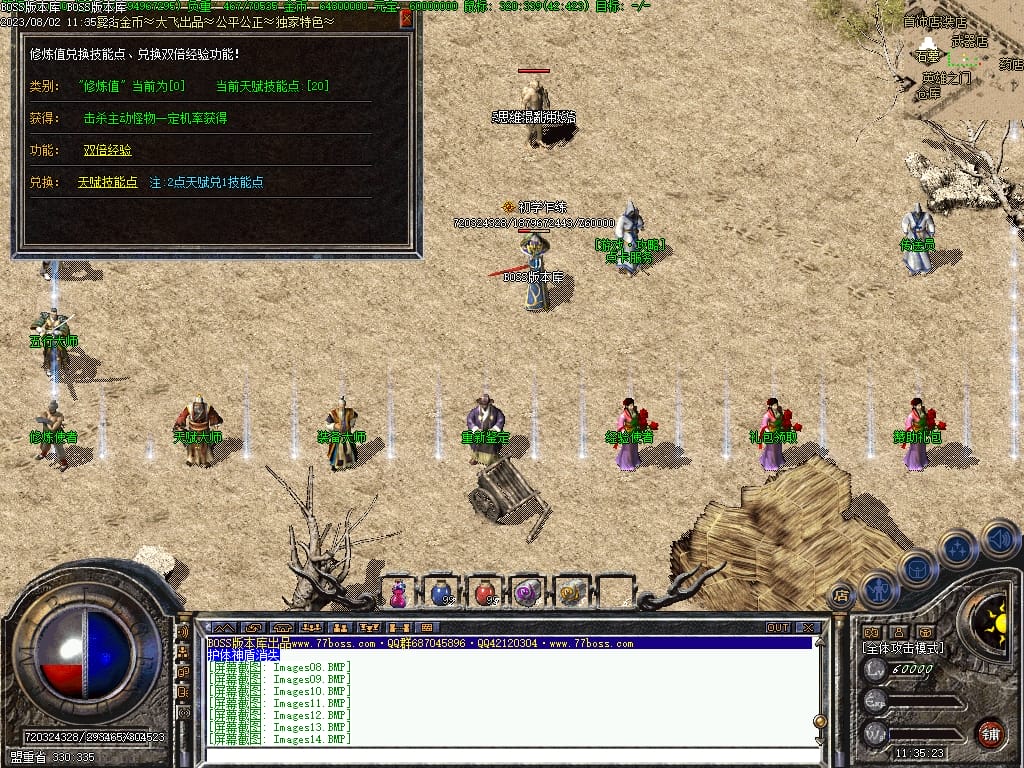Close the cultivation exchange dialog
1024x768 pixels.
[406, 18]
